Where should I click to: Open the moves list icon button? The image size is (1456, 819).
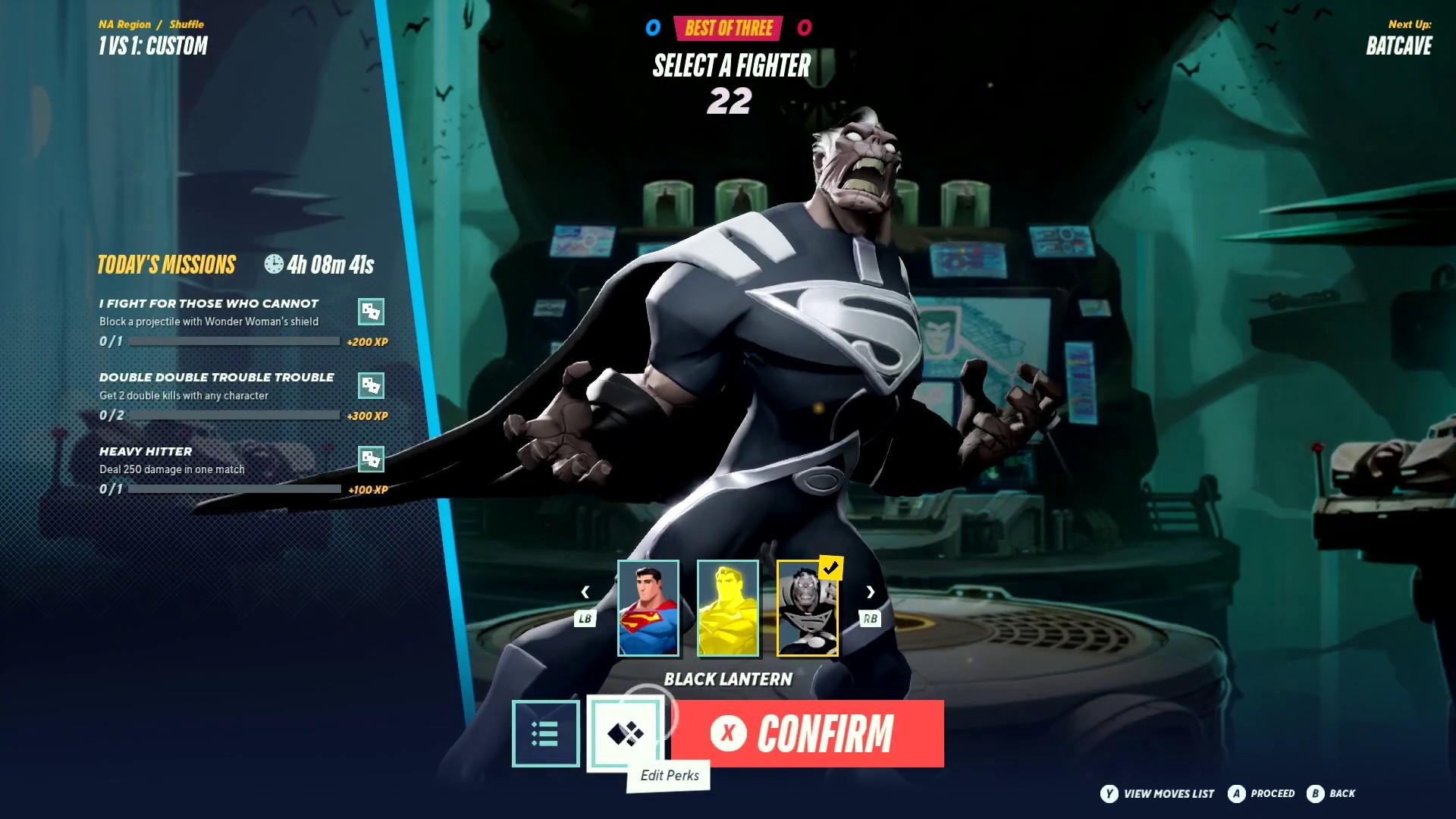pyautogui.click(x=545, y=733)
